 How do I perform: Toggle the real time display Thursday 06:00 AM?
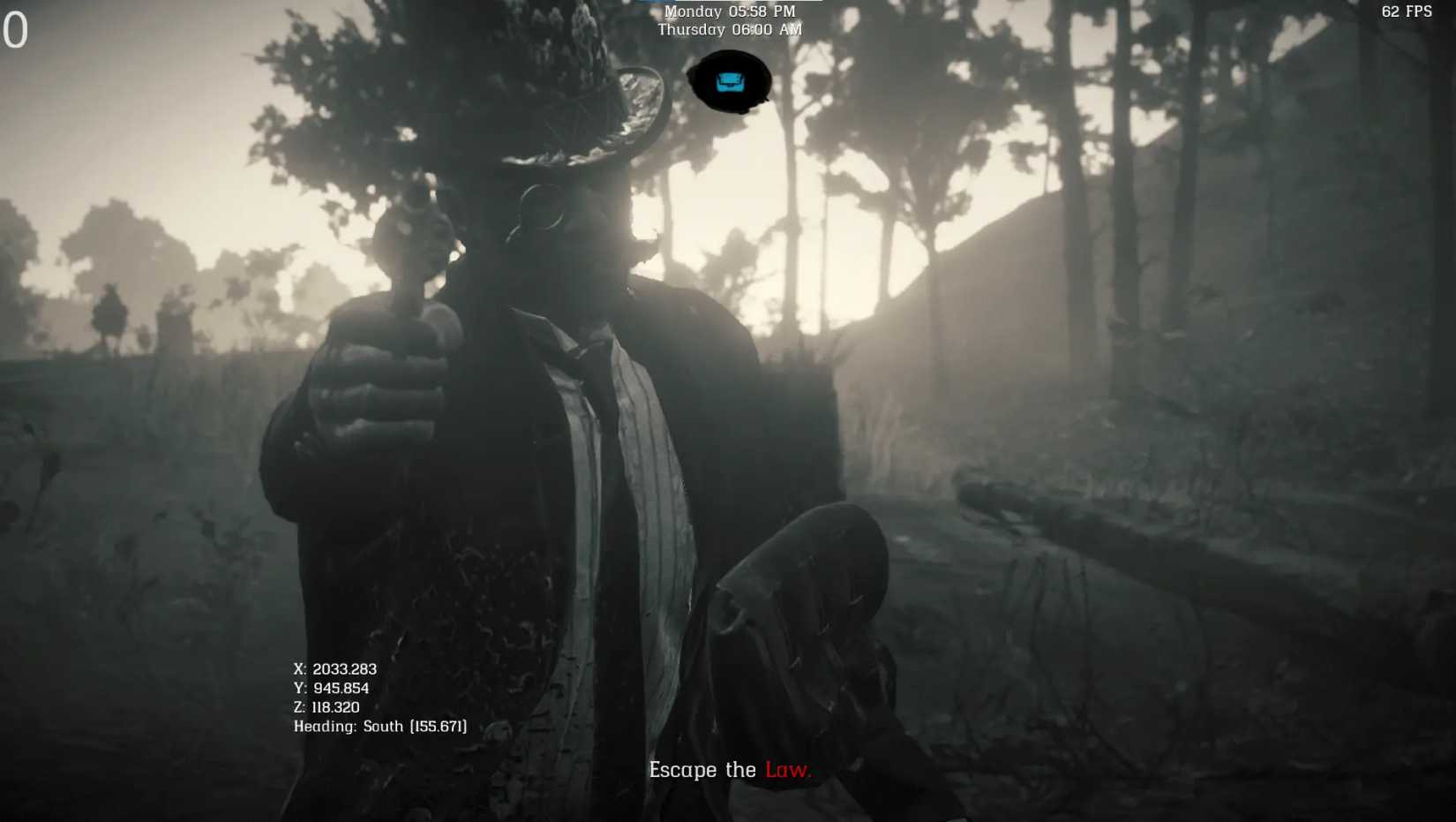tap(730, 29)
